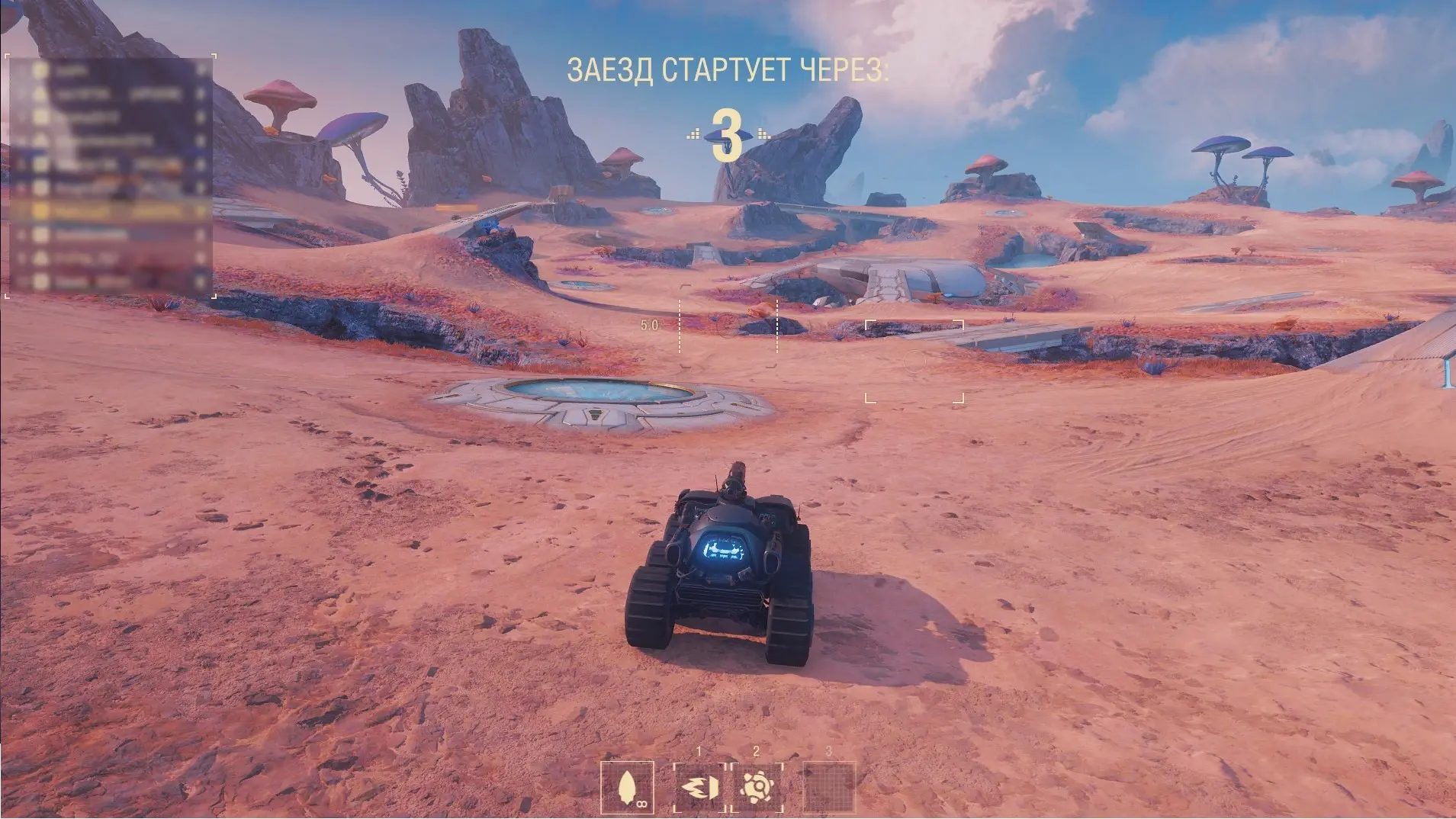Use the gear-shaped ability in slot 2

[x=757, y=787]
